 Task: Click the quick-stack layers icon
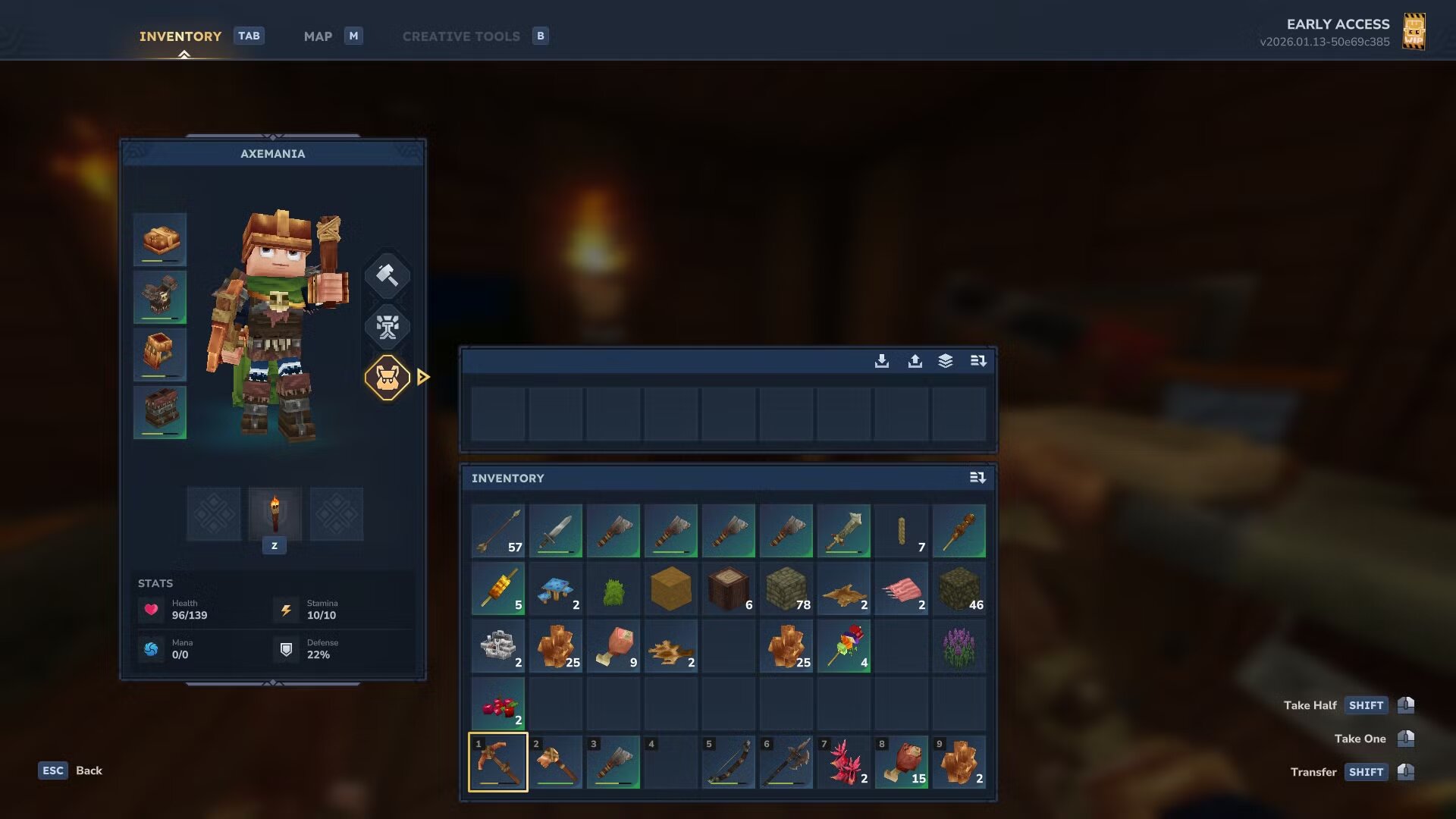click(x=945, y=362)
